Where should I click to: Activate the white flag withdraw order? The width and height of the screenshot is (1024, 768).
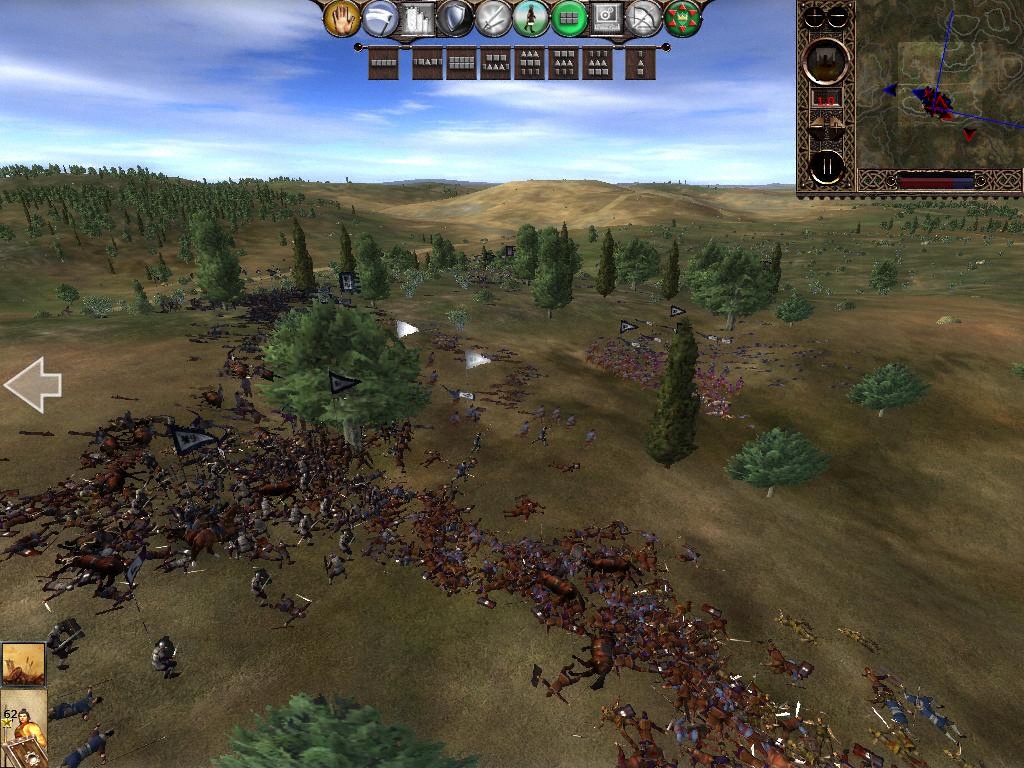pos(380,18)
